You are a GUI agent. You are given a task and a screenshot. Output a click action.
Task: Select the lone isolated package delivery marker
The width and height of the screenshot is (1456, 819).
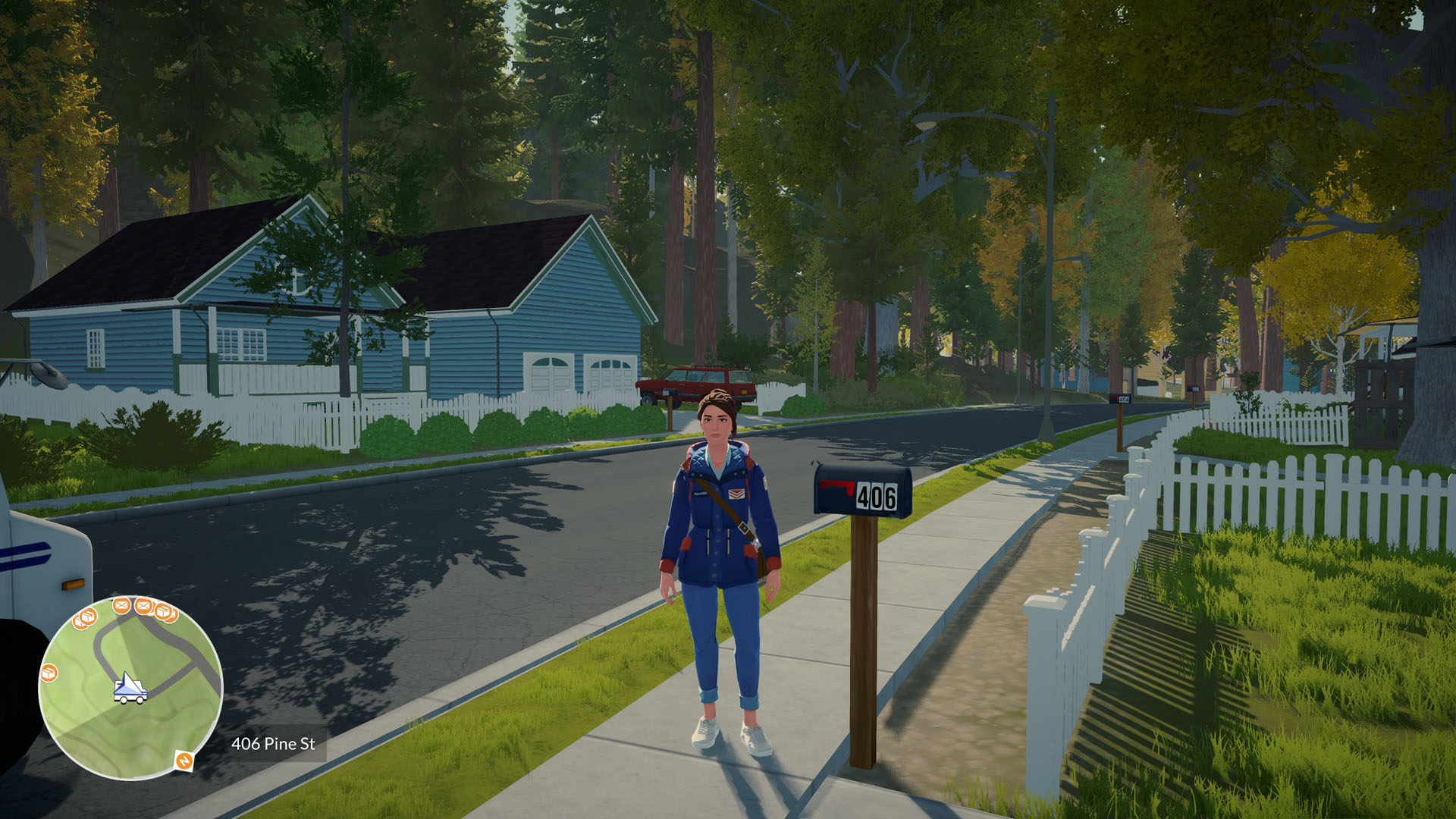(49, 673)
